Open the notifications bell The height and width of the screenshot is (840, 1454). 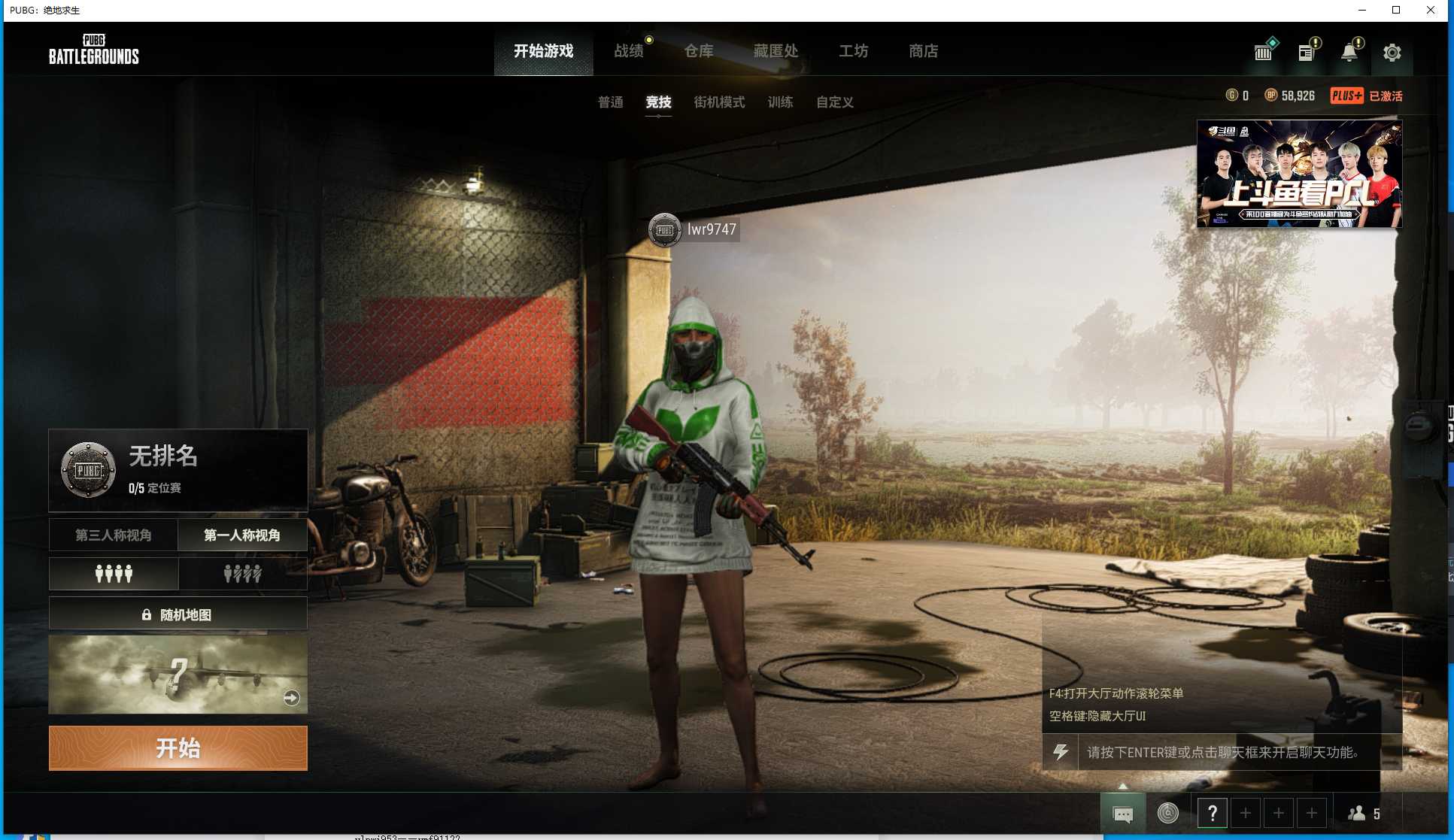click(1349, 52)
